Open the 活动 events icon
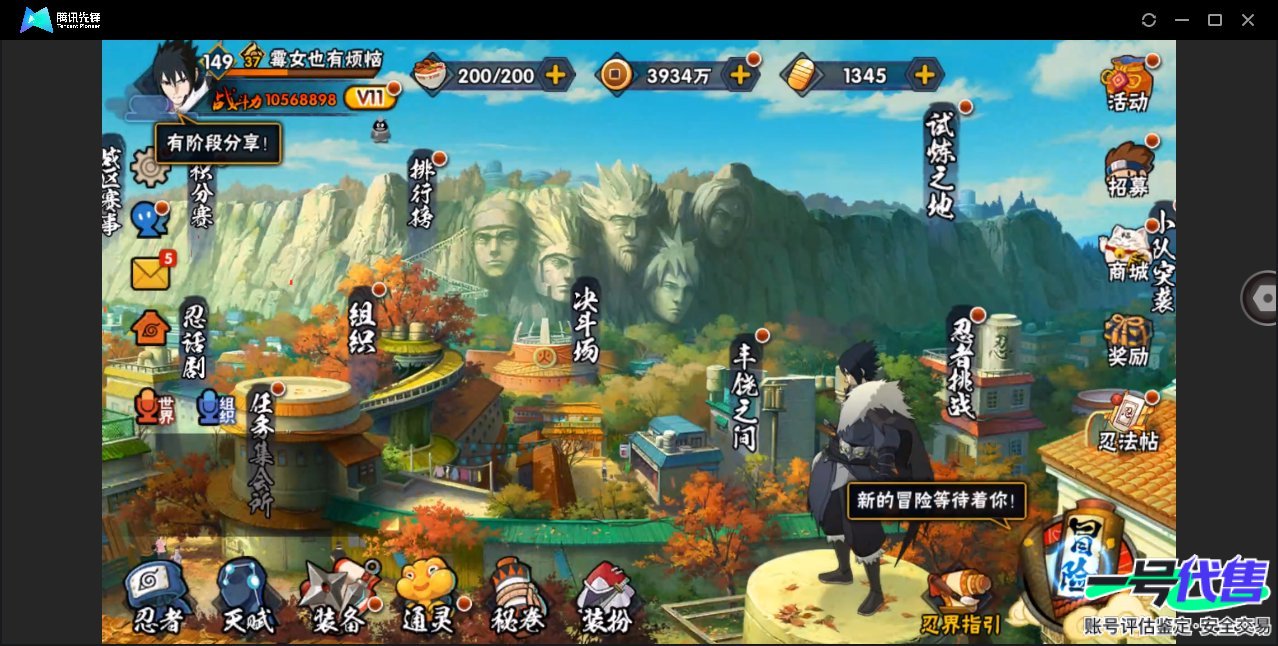1278x646 pixels. (x=1127, y=83)
